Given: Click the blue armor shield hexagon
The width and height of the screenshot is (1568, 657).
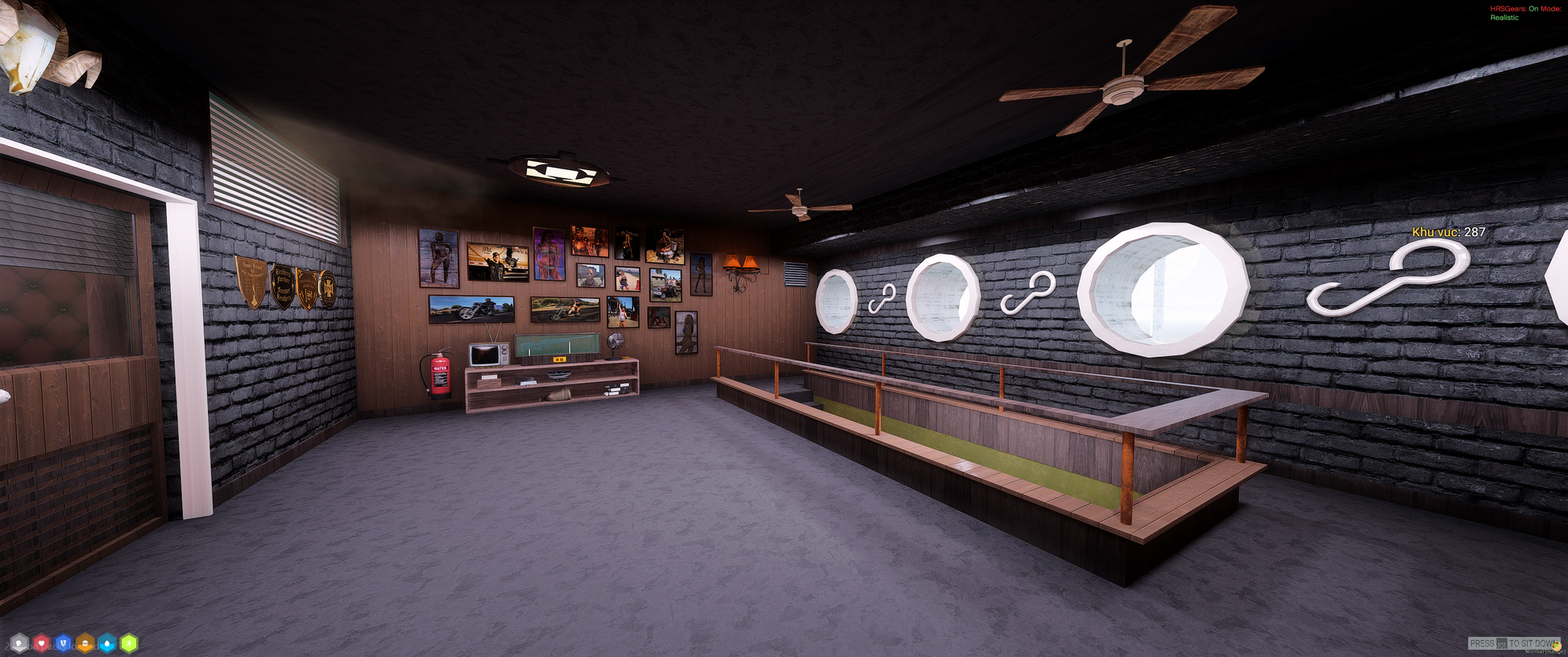Looking at the screenshot, I should [x=63, y=643].
